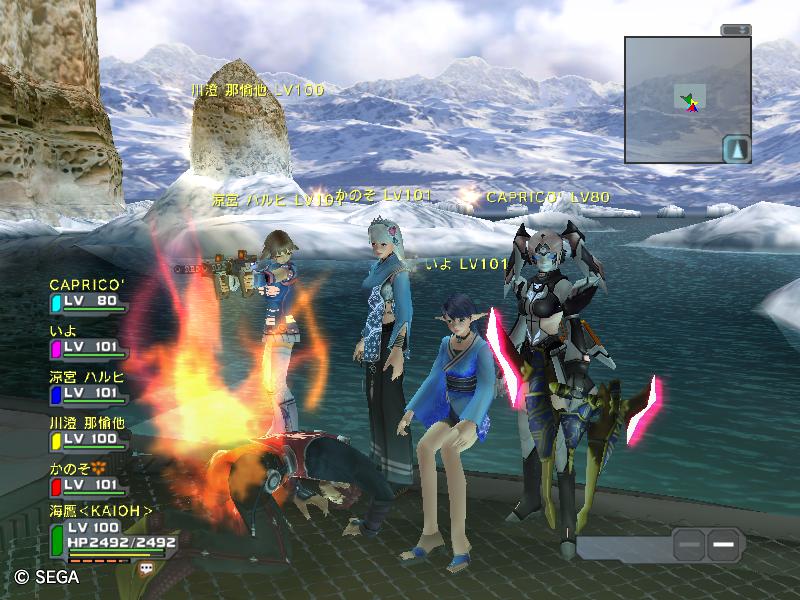Select the small tab above the minimap
Image resolution: width=800 pixels, height=600 pixels.
click(x=736, y=30)
